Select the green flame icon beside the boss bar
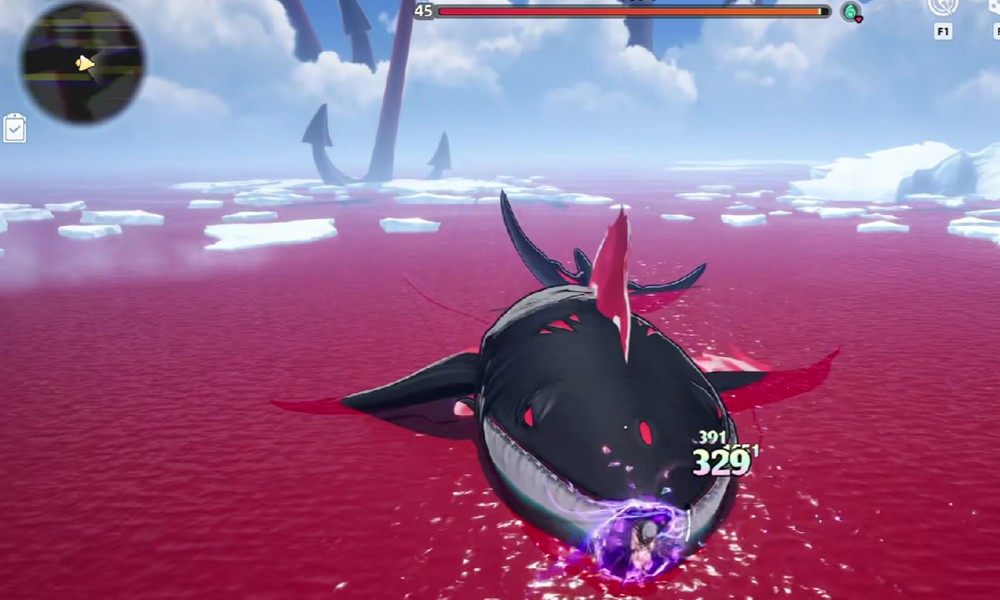This screenshot has height=600, width=1000. 851,11
